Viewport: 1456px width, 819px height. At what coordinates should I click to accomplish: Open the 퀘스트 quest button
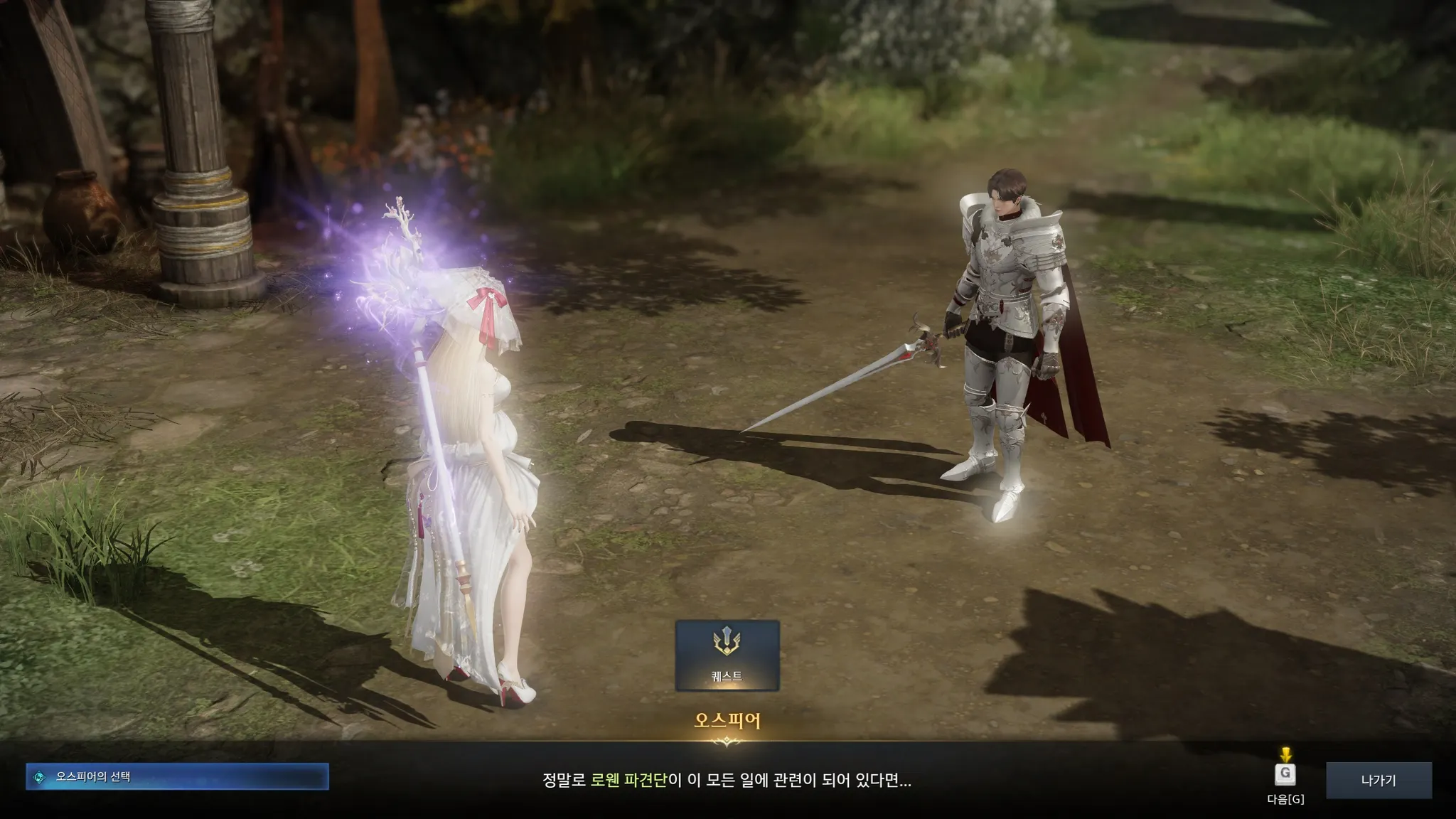(x=727, y=655)
